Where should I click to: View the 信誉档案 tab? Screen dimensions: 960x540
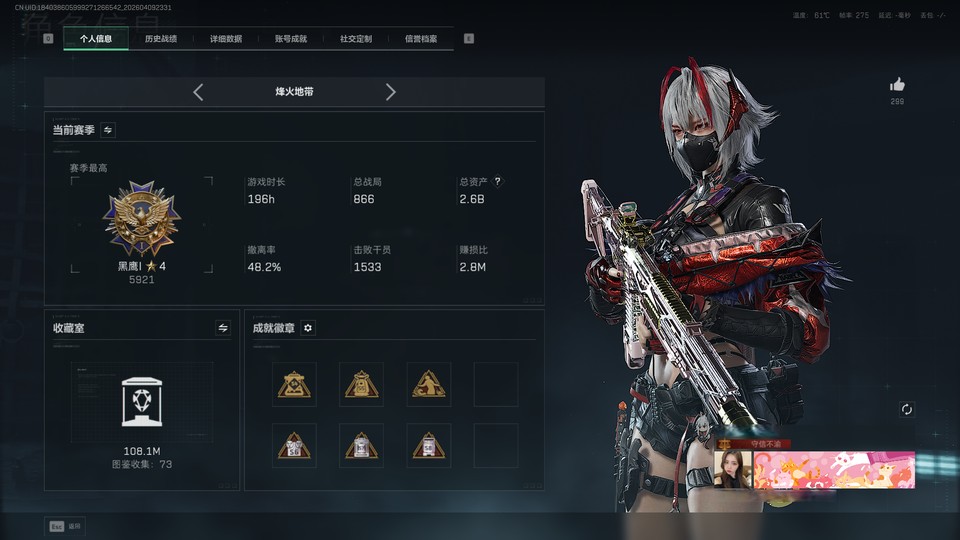[420, 39]
